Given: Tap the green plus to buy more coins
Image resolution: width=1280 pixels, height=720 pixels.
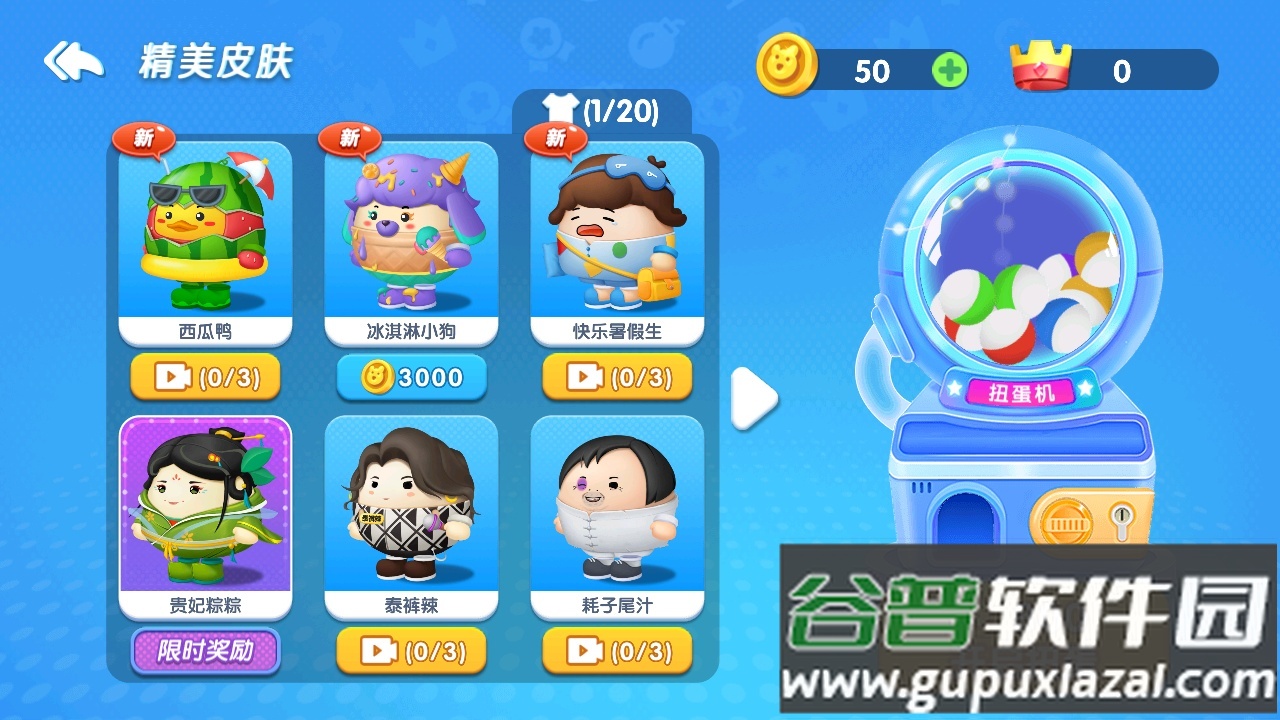Looking at the screenshot, I should click(947, 68).
